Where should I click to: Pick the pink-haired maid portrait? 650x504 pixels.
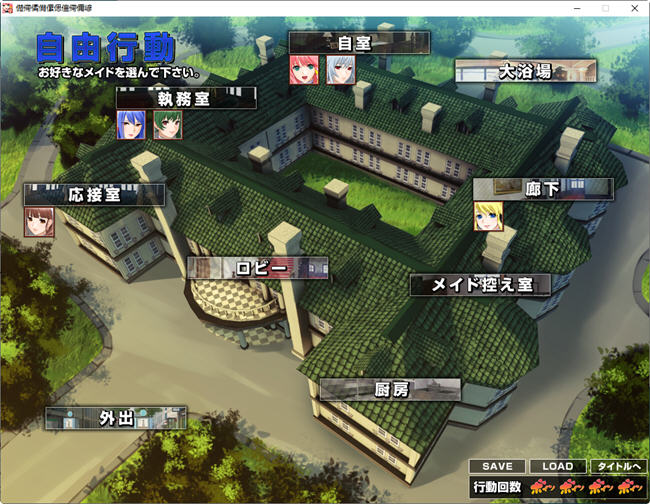[304, 69]
